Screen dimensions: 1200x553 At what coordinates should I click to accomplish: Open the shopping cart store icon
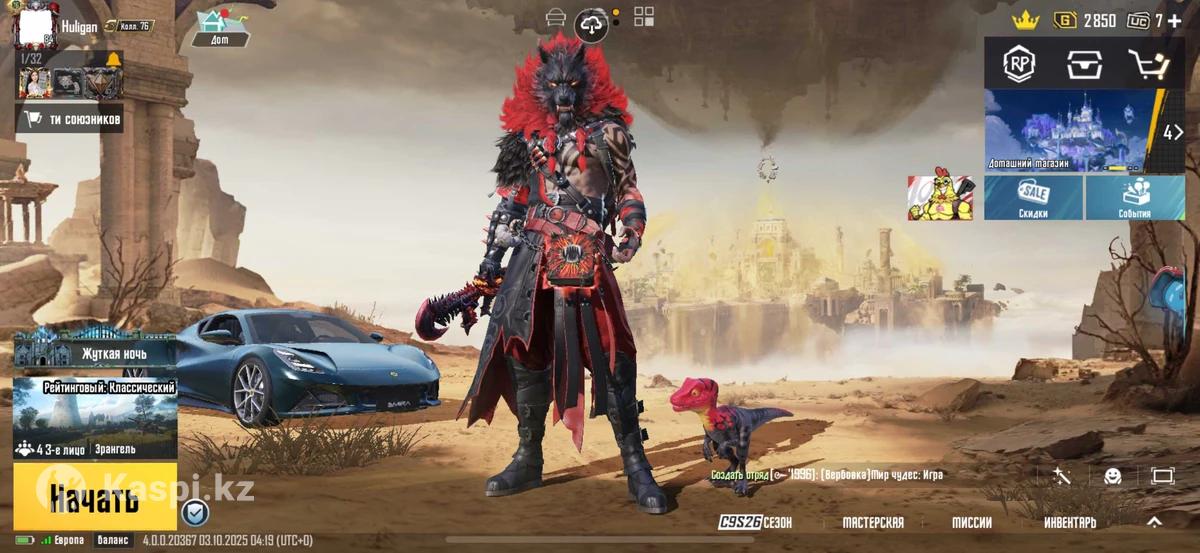click(x=1148, y=64)
